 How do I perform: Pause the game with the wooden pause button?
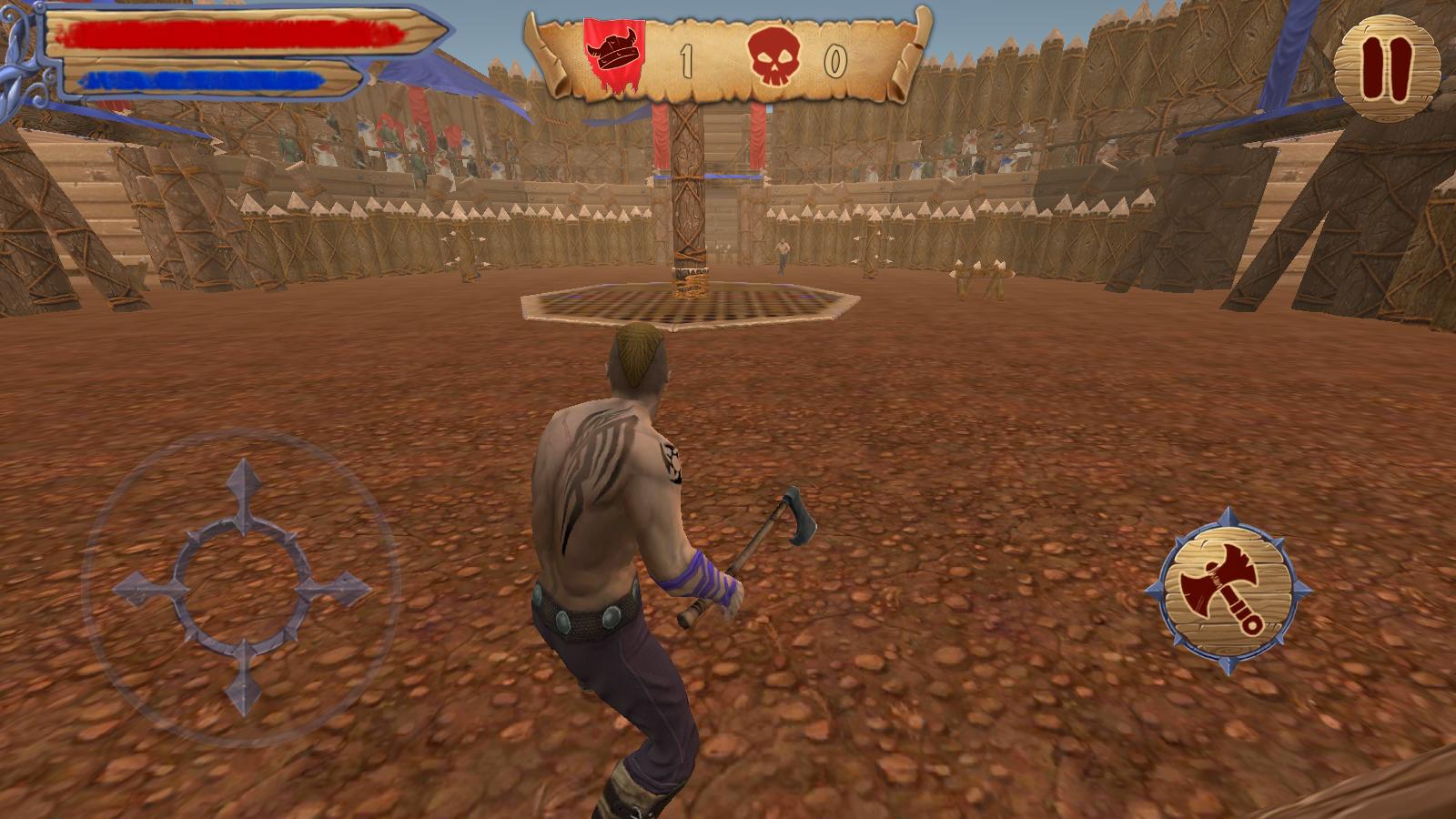click(1387, 67)
